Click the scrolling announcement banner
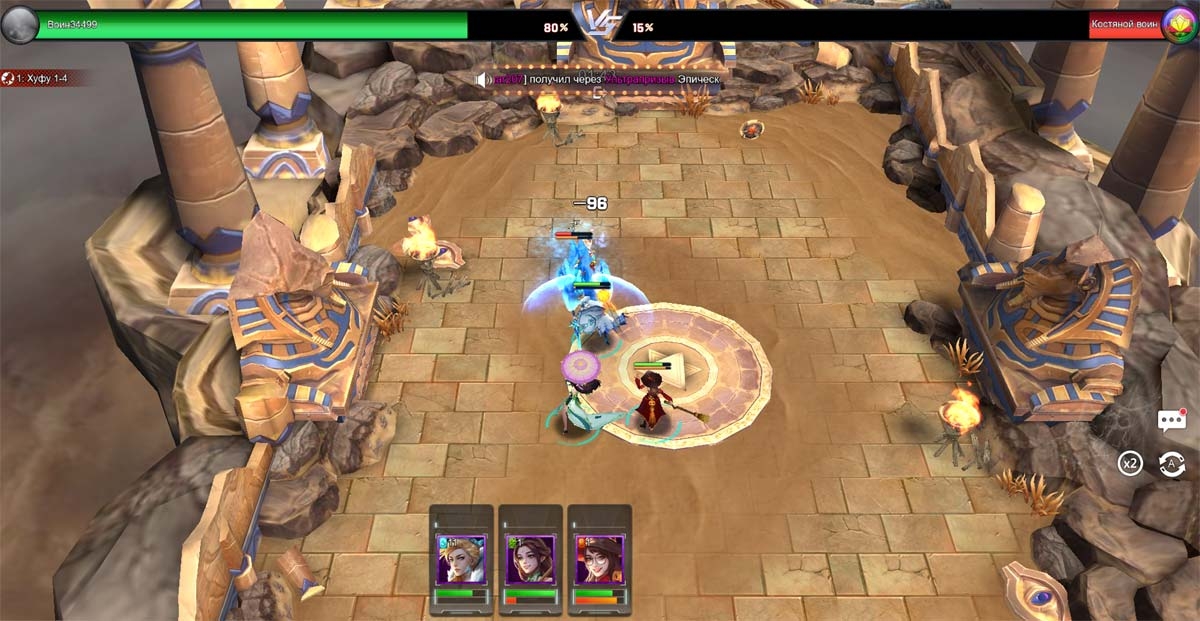This screenshot has height=621, width=1200. [600, 78]
